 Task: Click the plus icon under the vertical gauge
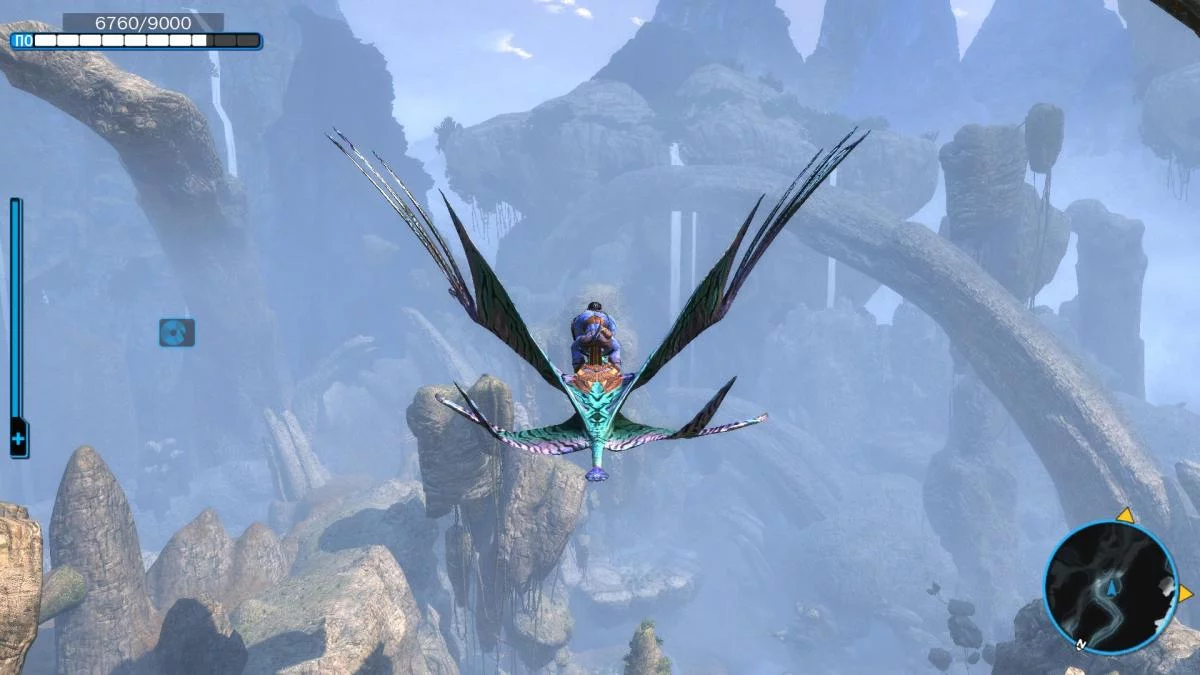point(18,439)
